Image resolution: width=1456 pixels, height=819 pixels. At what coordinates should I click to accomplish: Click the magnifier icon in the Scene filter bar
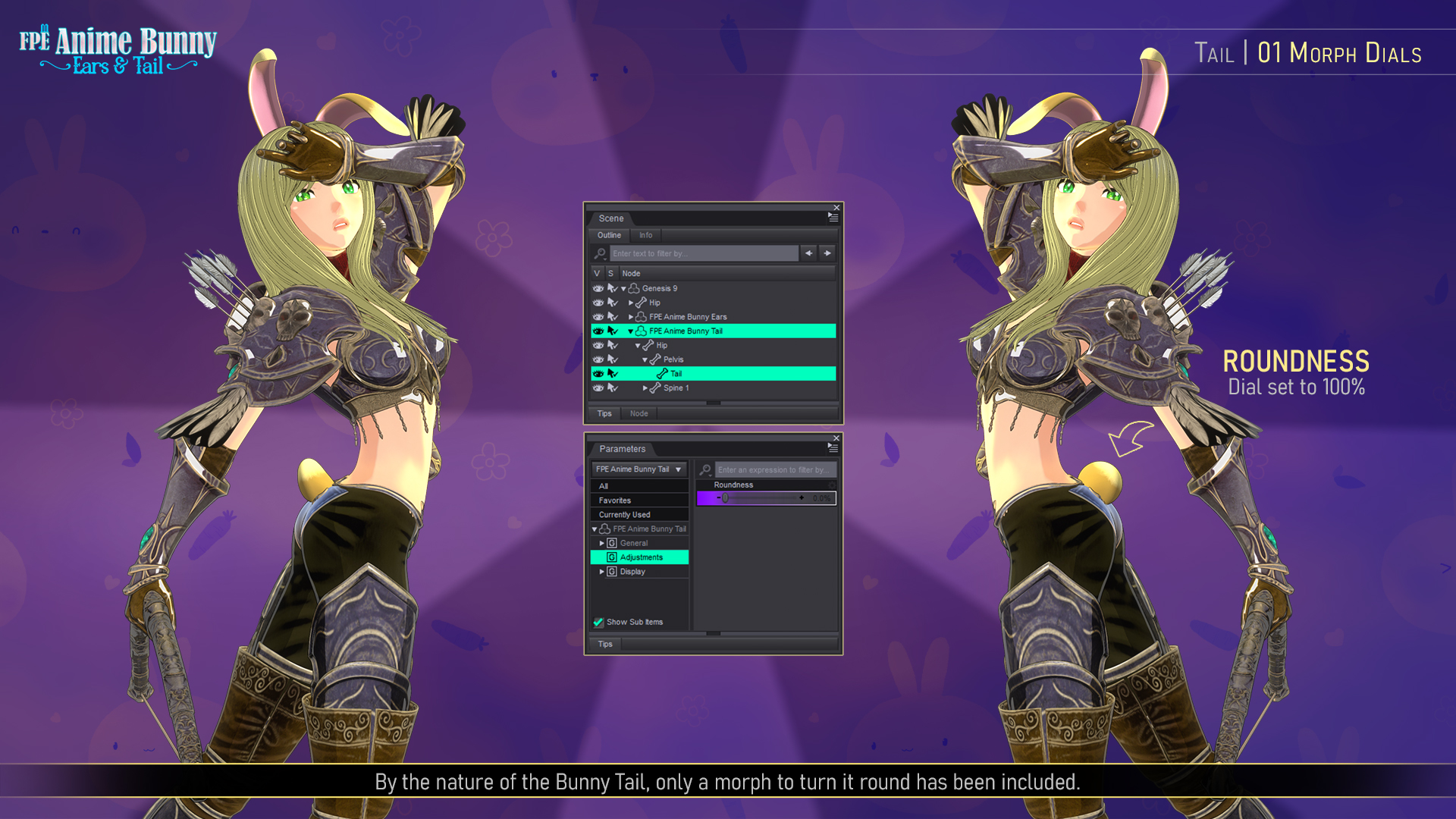click(601, 253)
